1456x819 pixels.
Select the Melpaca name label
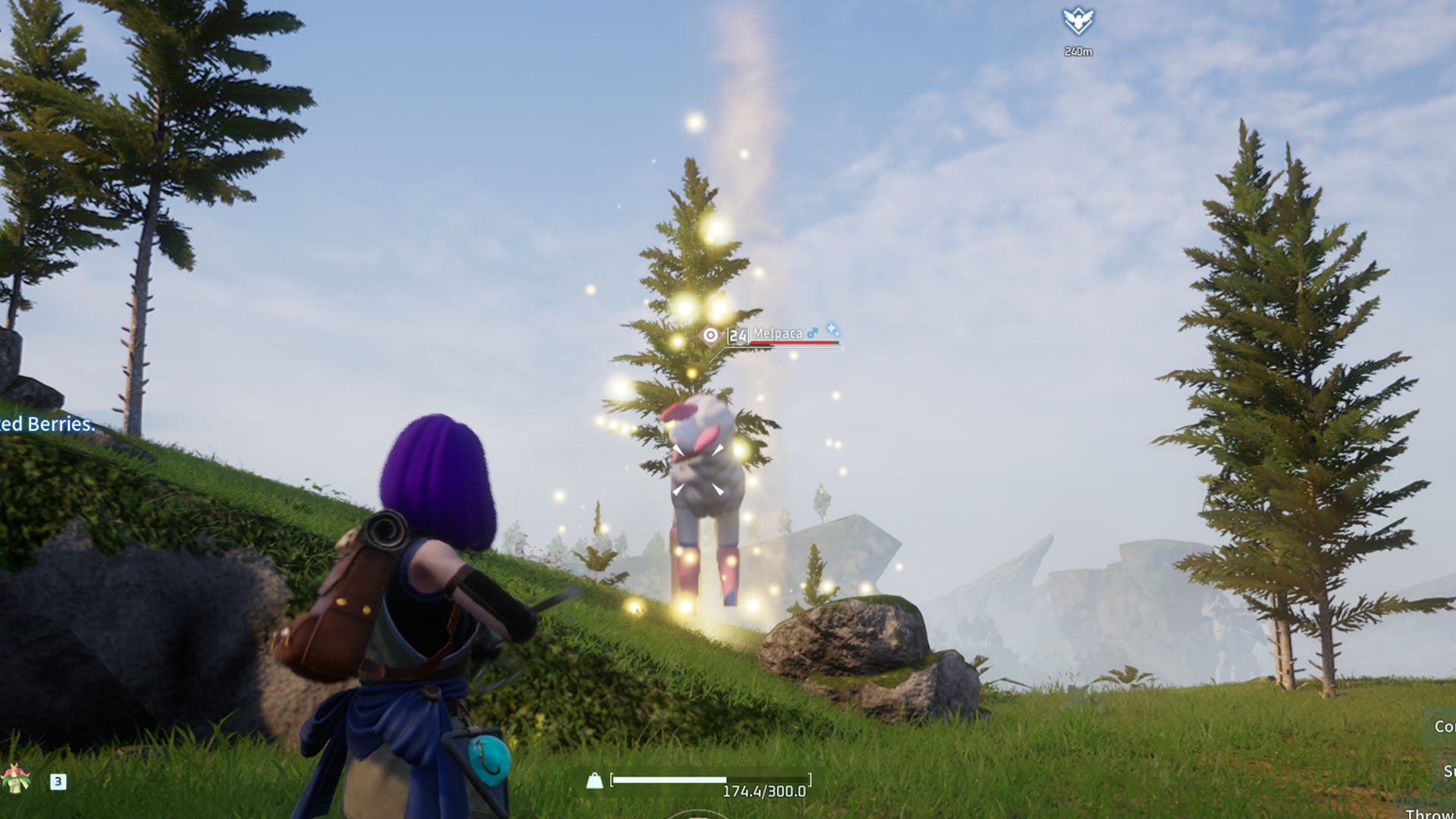778,333
